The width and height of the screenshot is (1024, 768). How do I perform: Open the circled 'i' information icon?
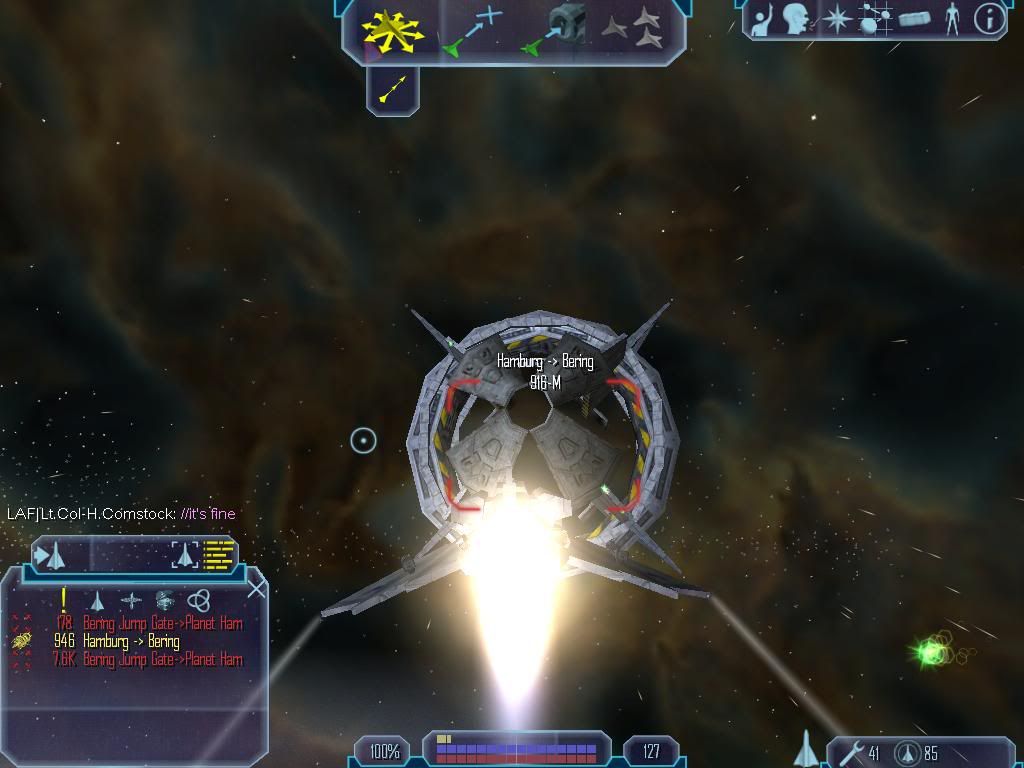(988, 19)
